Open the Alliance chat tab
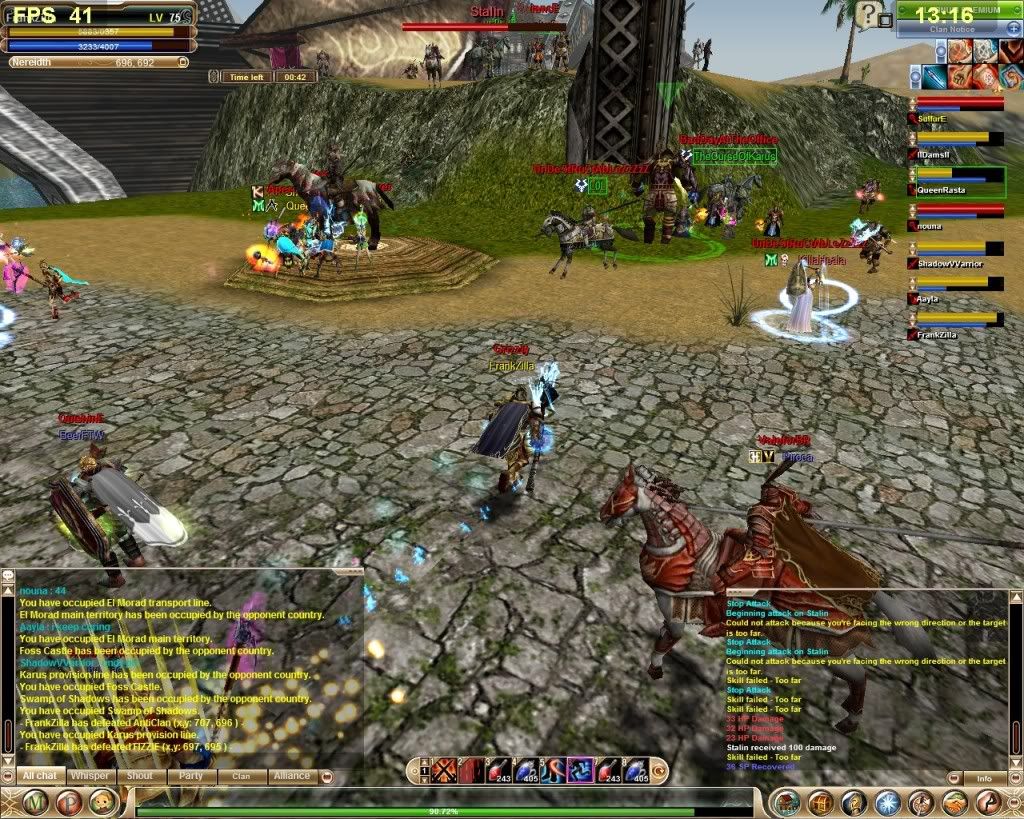This screenshot has width=1024, height=819. point(291,776)
